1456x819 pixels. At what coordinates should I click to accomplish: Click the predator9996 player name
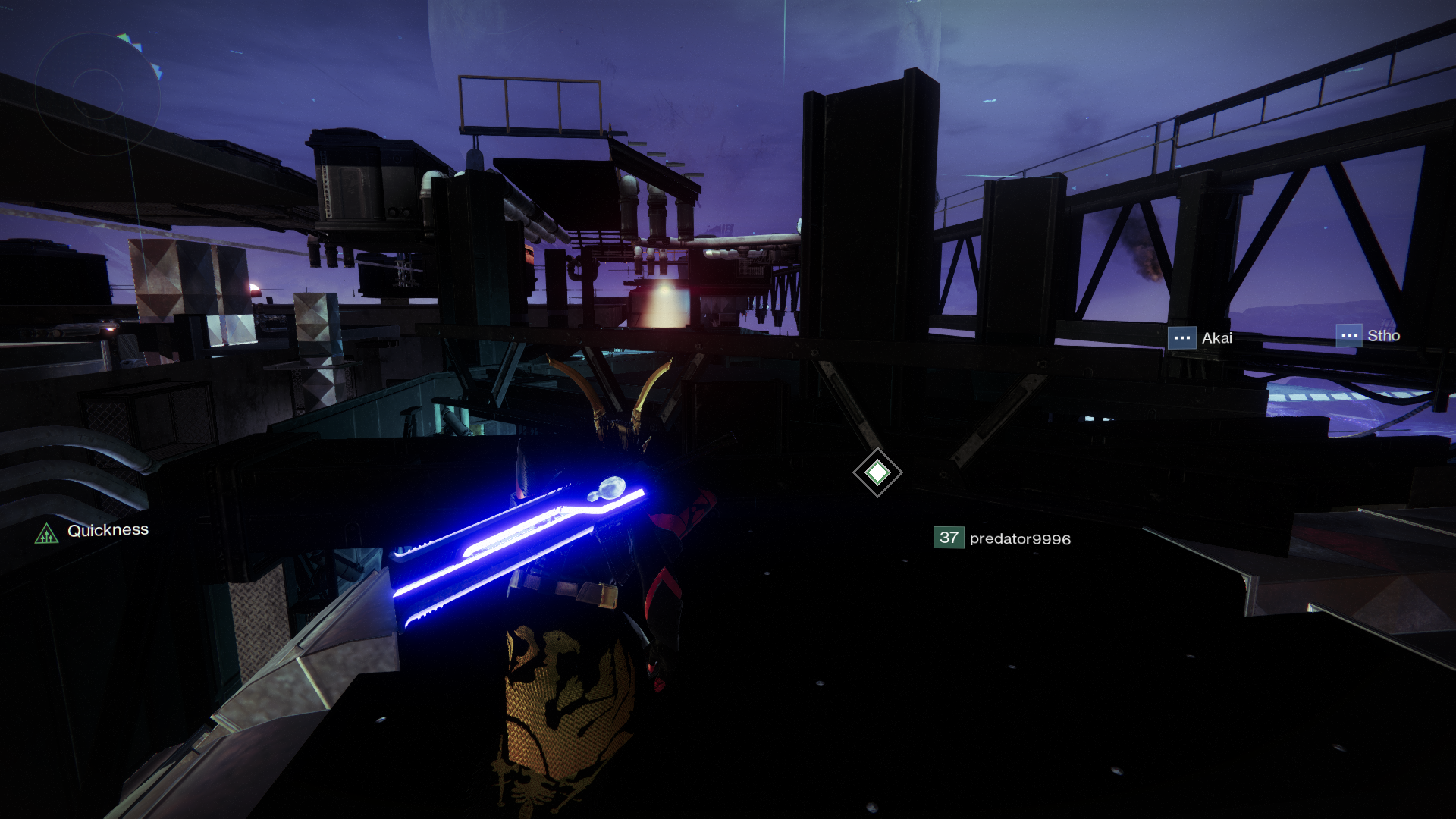(x=1019, y=539)
